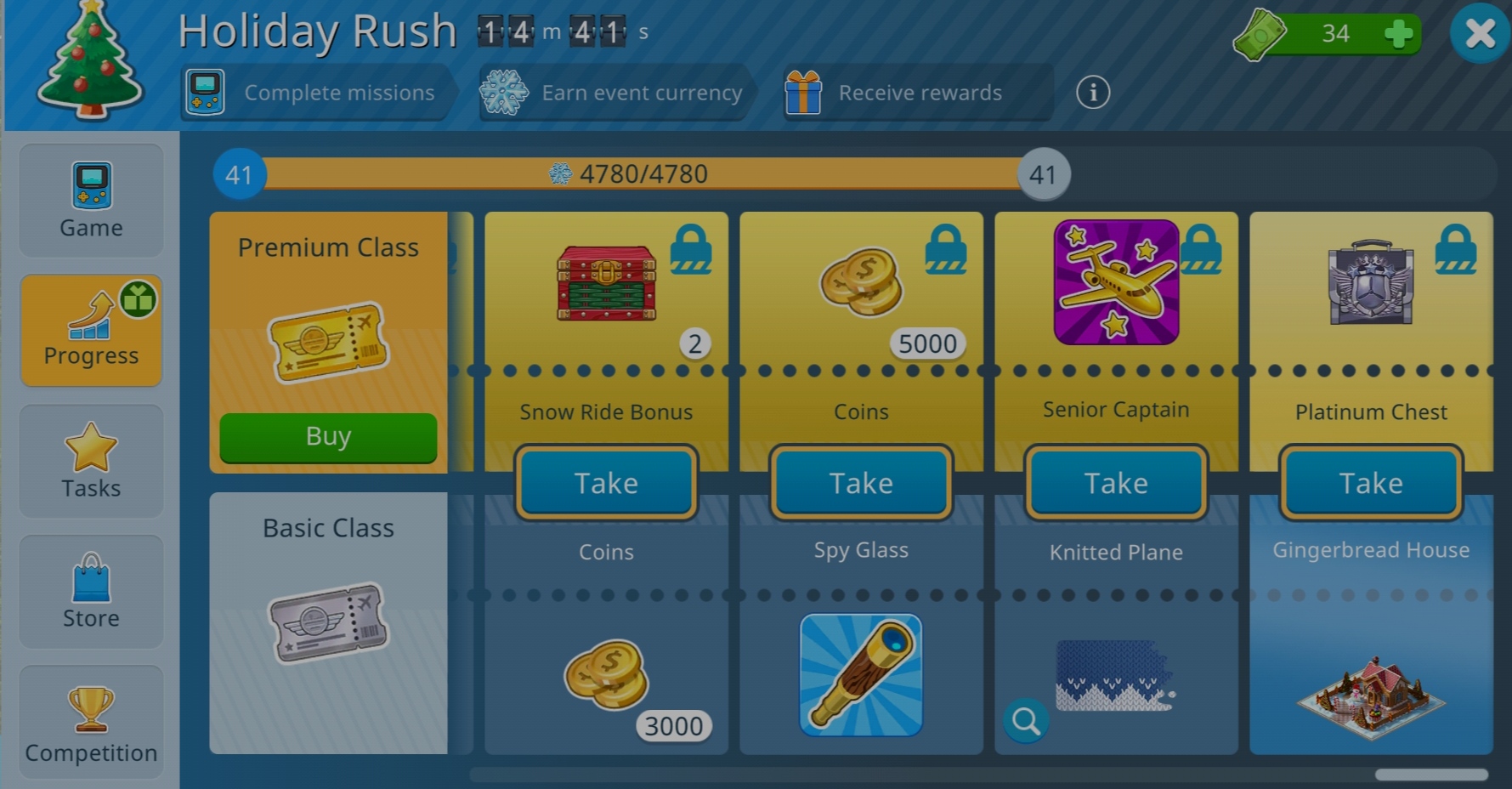
Task: Open the event info icon
Action: (1093, 92)
